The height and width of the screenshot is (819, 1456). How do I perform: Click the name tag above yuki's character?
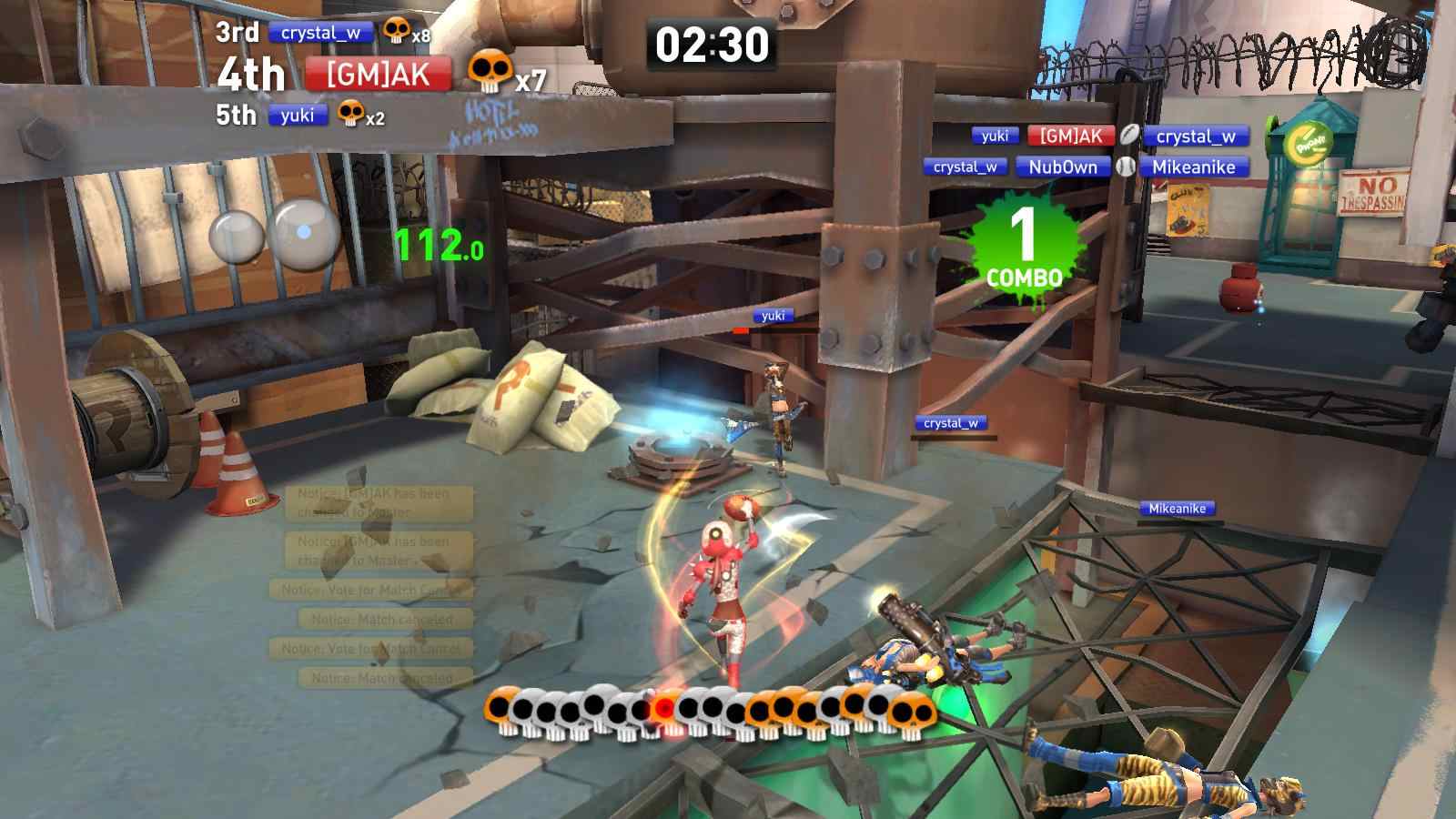tap(773, 316)
